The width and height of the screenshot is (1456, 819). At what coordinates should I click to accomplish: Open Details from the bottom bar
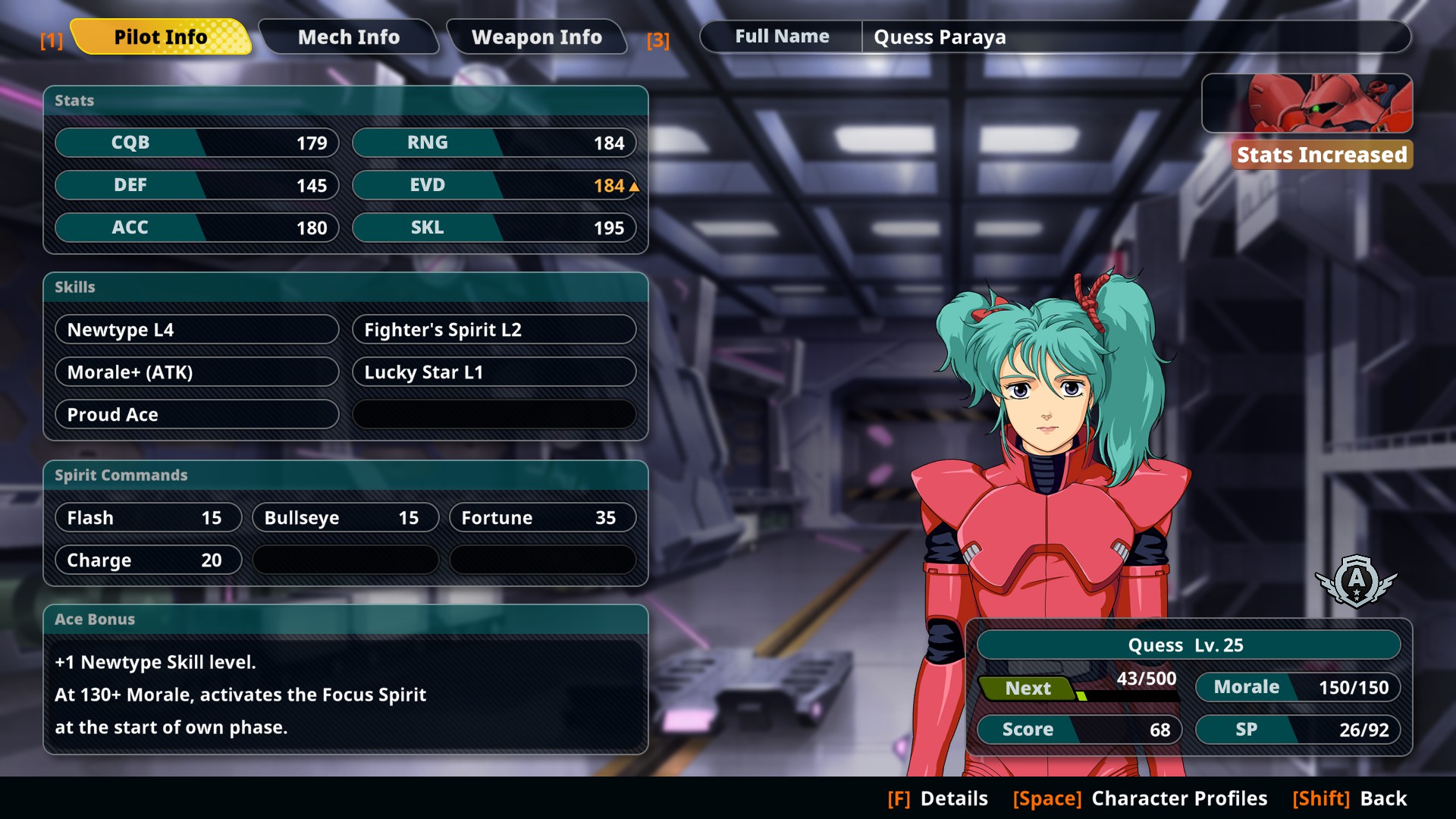[938, 799]
